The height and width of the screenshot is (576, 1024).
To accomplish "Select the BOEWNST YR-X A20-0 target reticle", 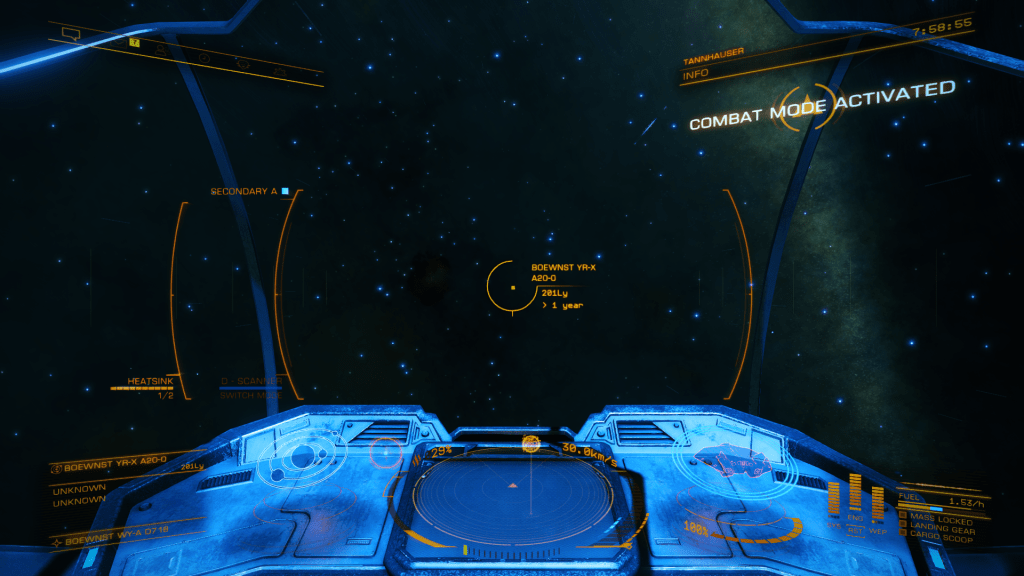I will click(513, 286).
